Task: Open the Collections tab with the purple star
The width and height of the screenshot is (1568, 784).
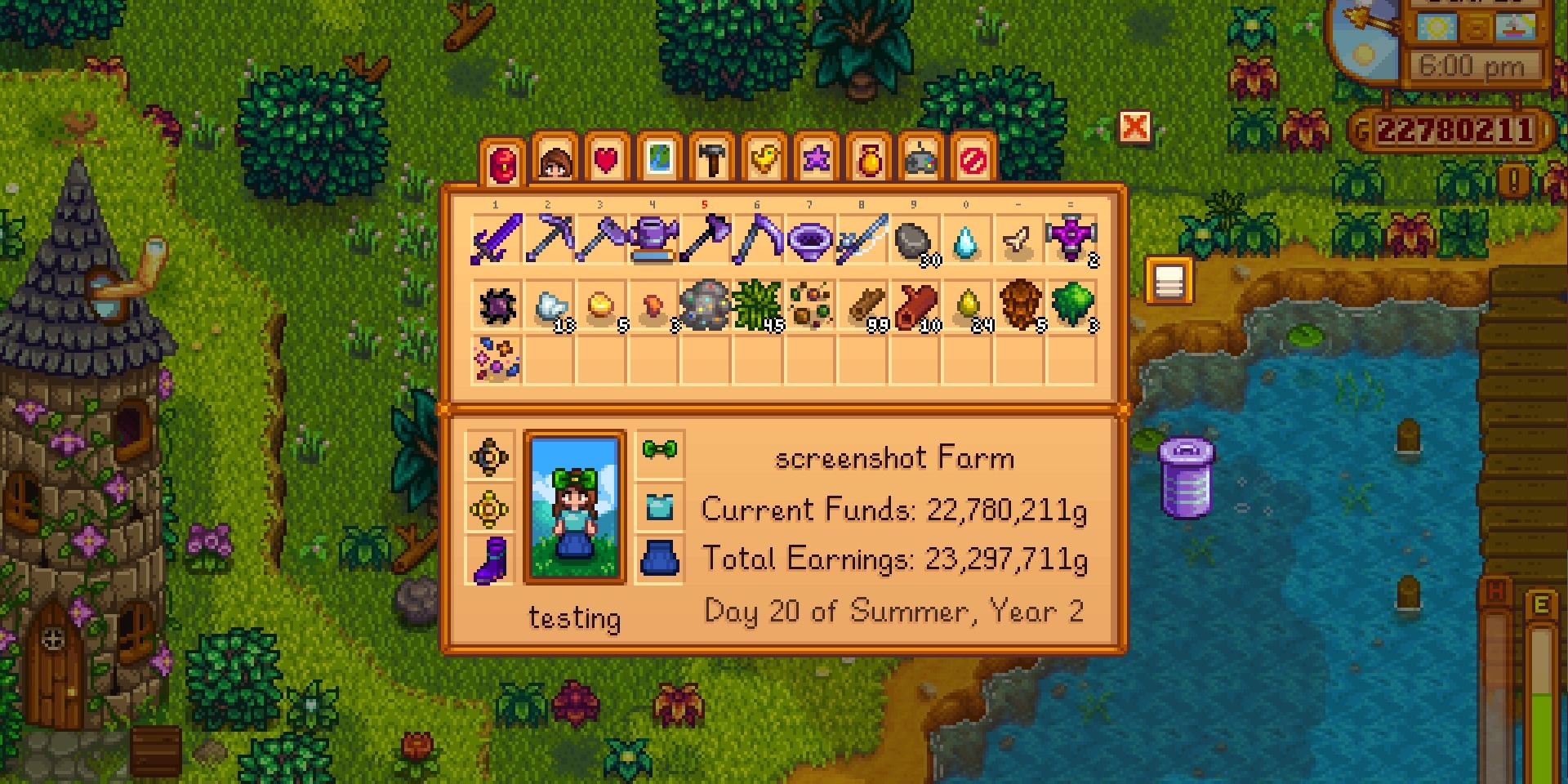Action: pos(817,159)
